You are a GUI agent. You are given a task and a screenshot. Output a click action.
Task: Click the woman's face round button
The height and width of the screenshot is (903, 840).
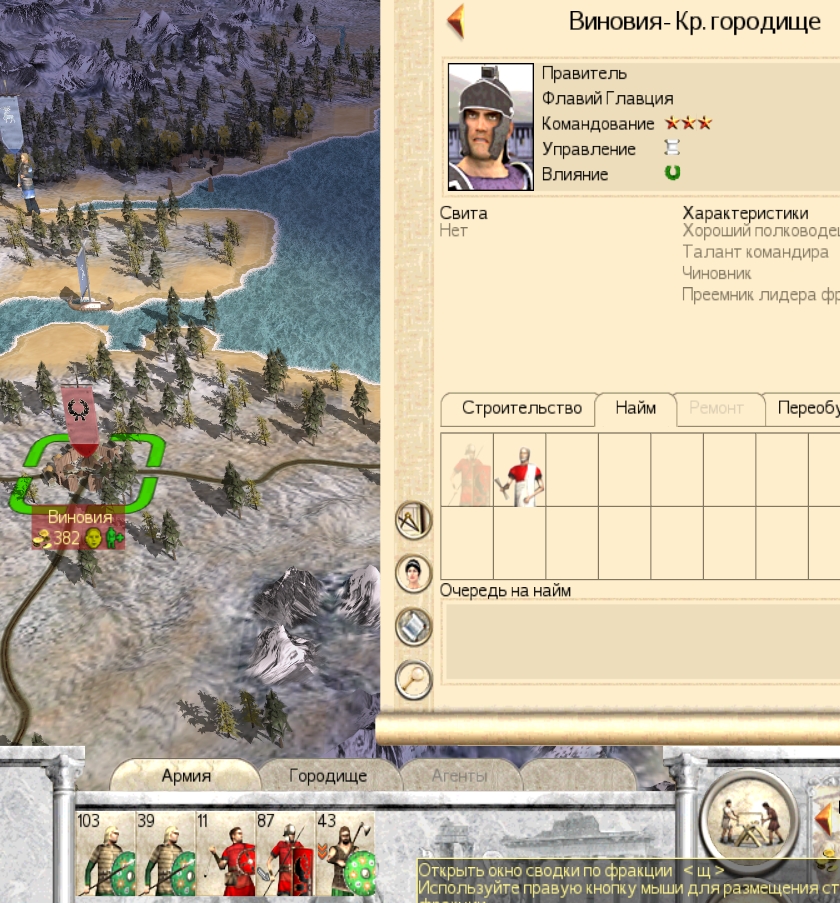414,573
